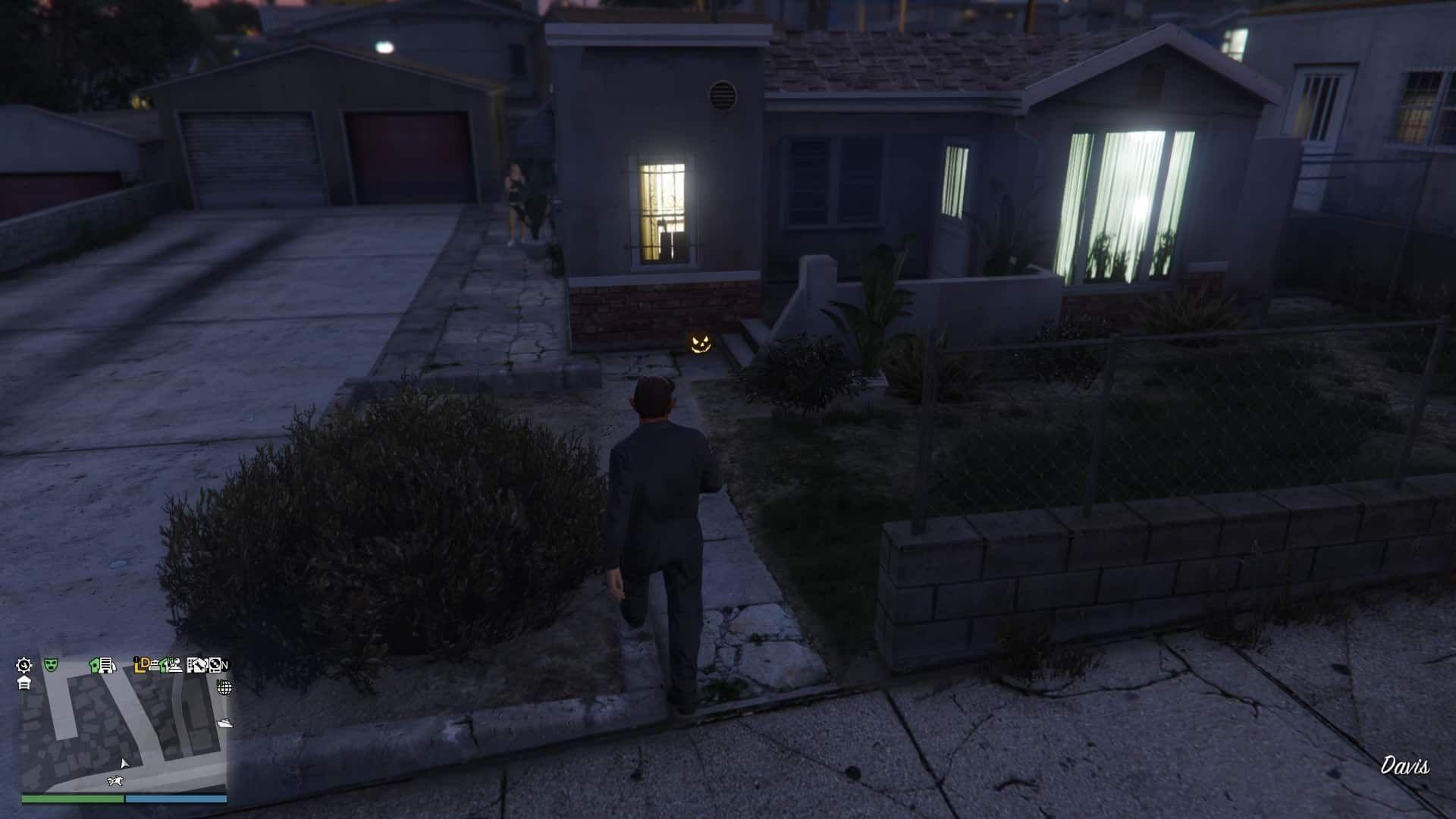The height and width of the screenshot is (819, 1456).
Task: Click the yacht blip on the minimap
Action: pos(224,723)
